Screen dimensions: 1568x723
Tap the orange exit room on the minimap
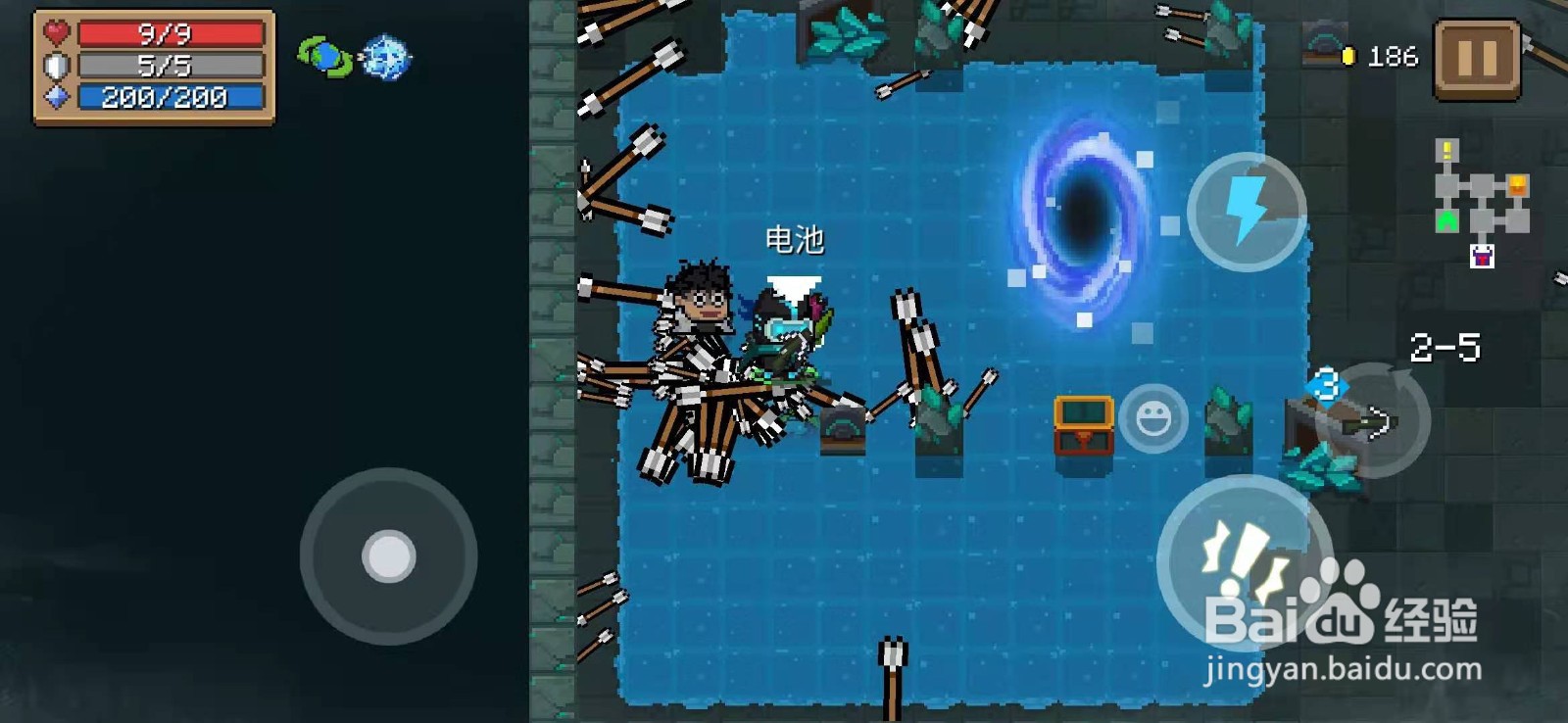point(1516,182)
